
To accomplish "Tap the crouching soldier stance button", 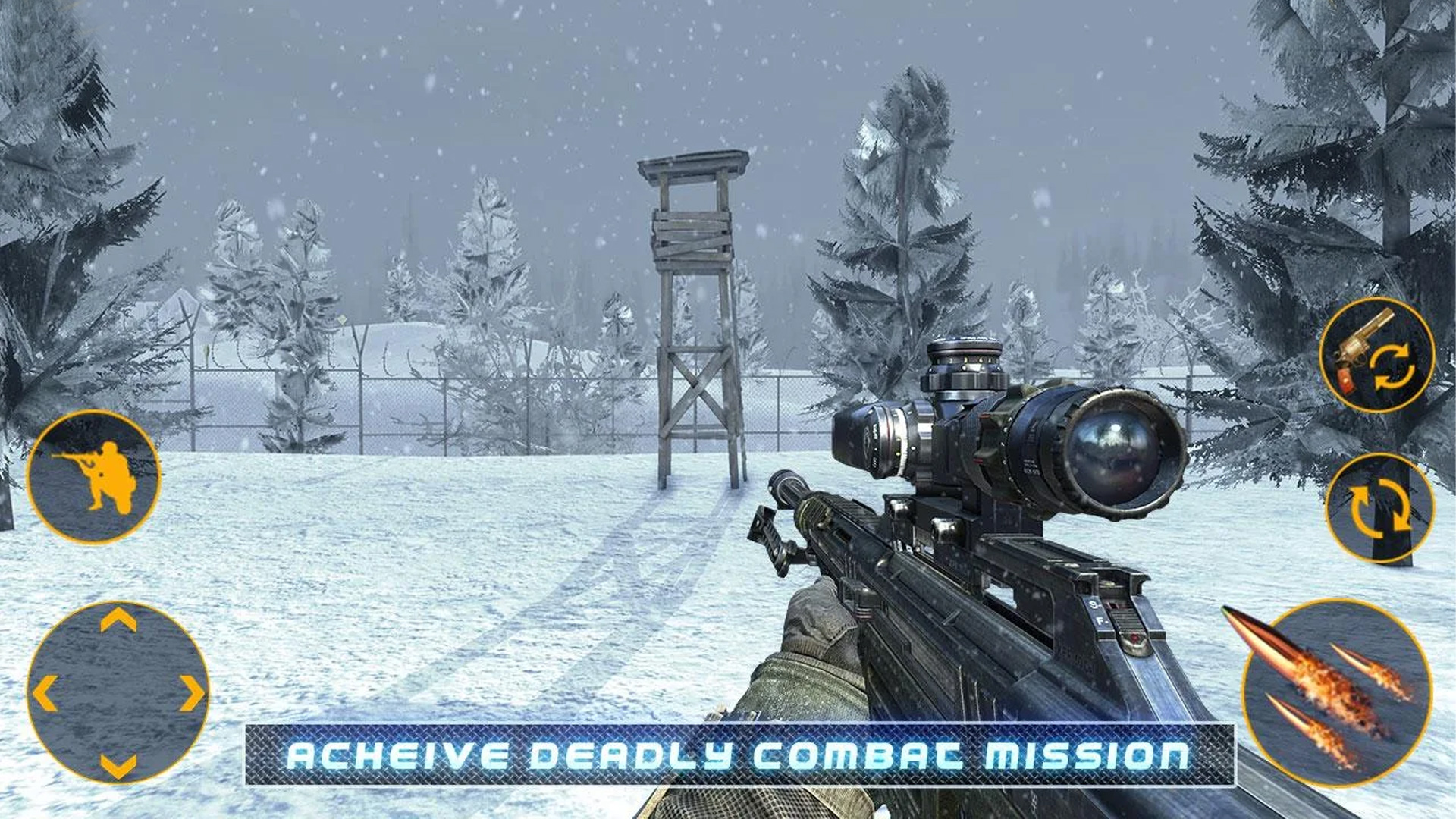I will tap(93, 477).
